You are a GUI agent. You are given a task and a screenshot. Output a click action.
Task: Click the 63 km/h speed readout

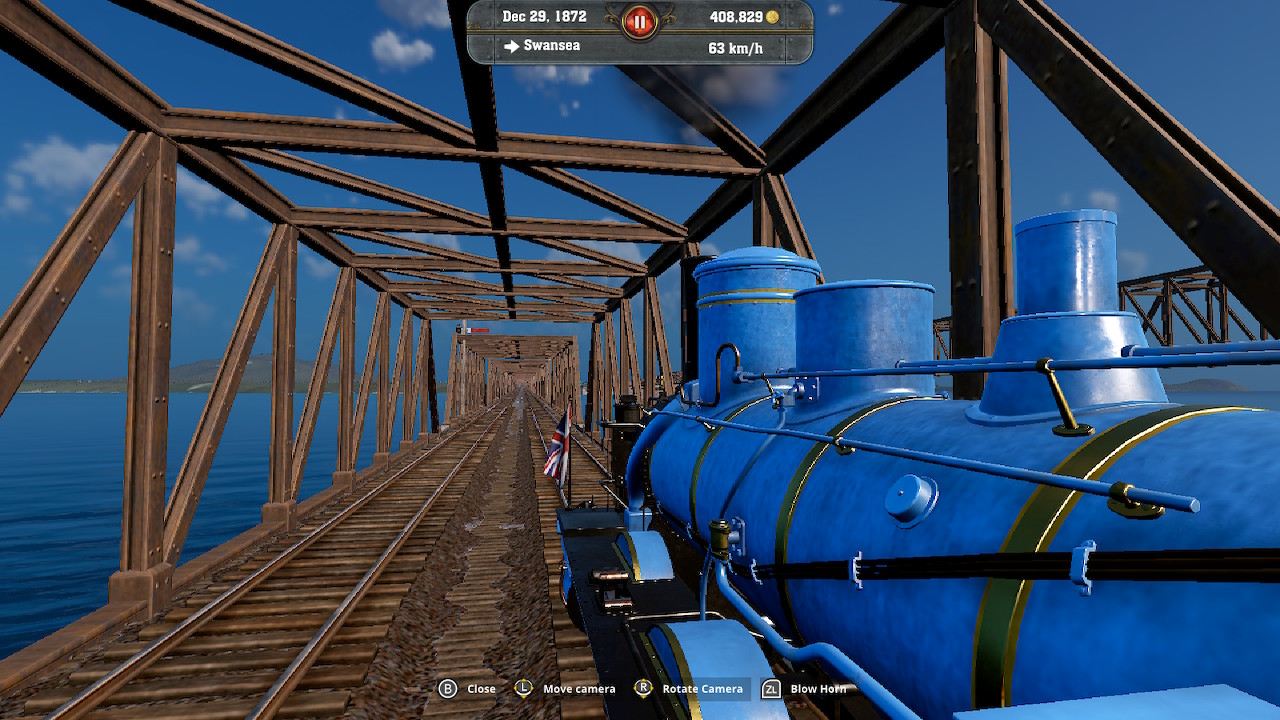click(x=735, y=46)
